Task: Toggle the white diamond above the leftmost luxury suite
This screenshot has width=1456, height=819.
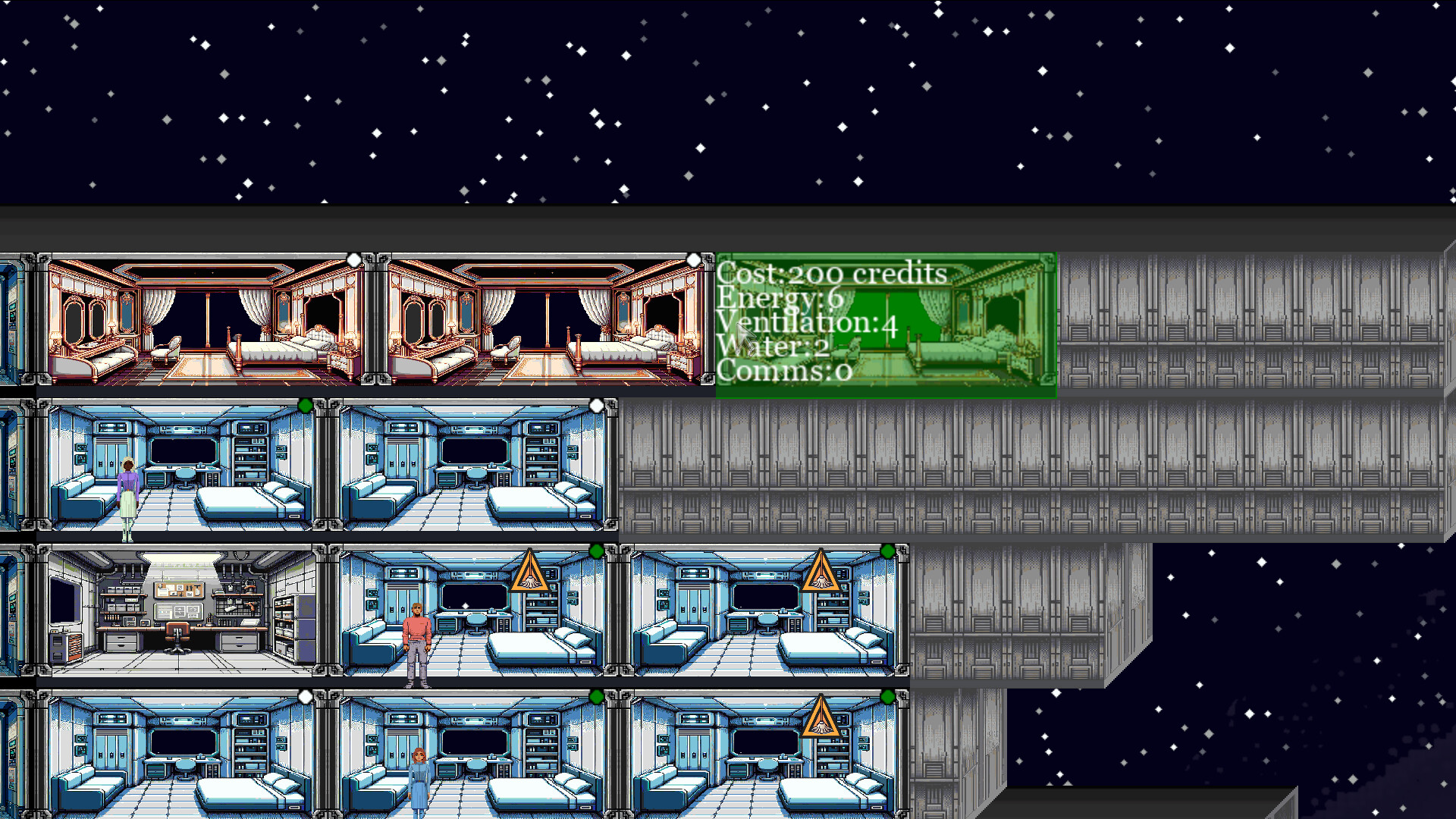Action: point(353,259)
